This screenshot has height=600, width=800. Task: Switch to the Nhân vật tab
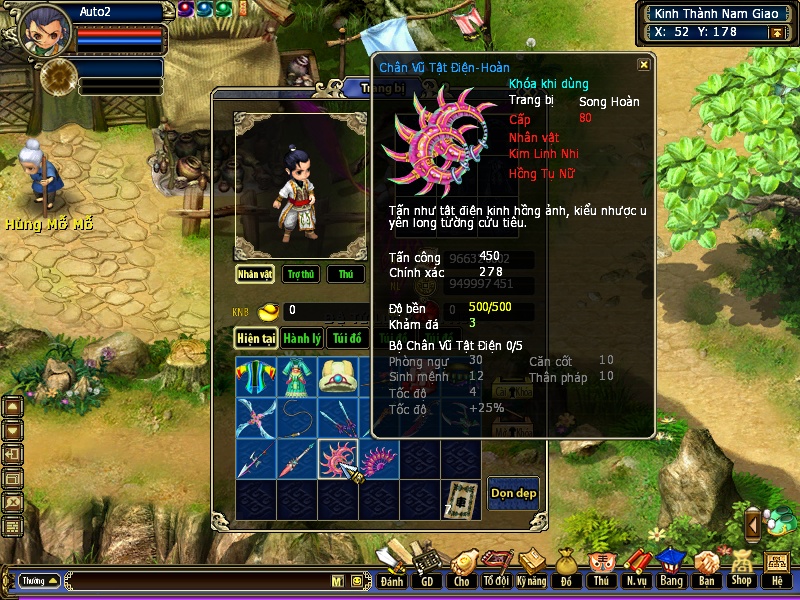point(255,274)
